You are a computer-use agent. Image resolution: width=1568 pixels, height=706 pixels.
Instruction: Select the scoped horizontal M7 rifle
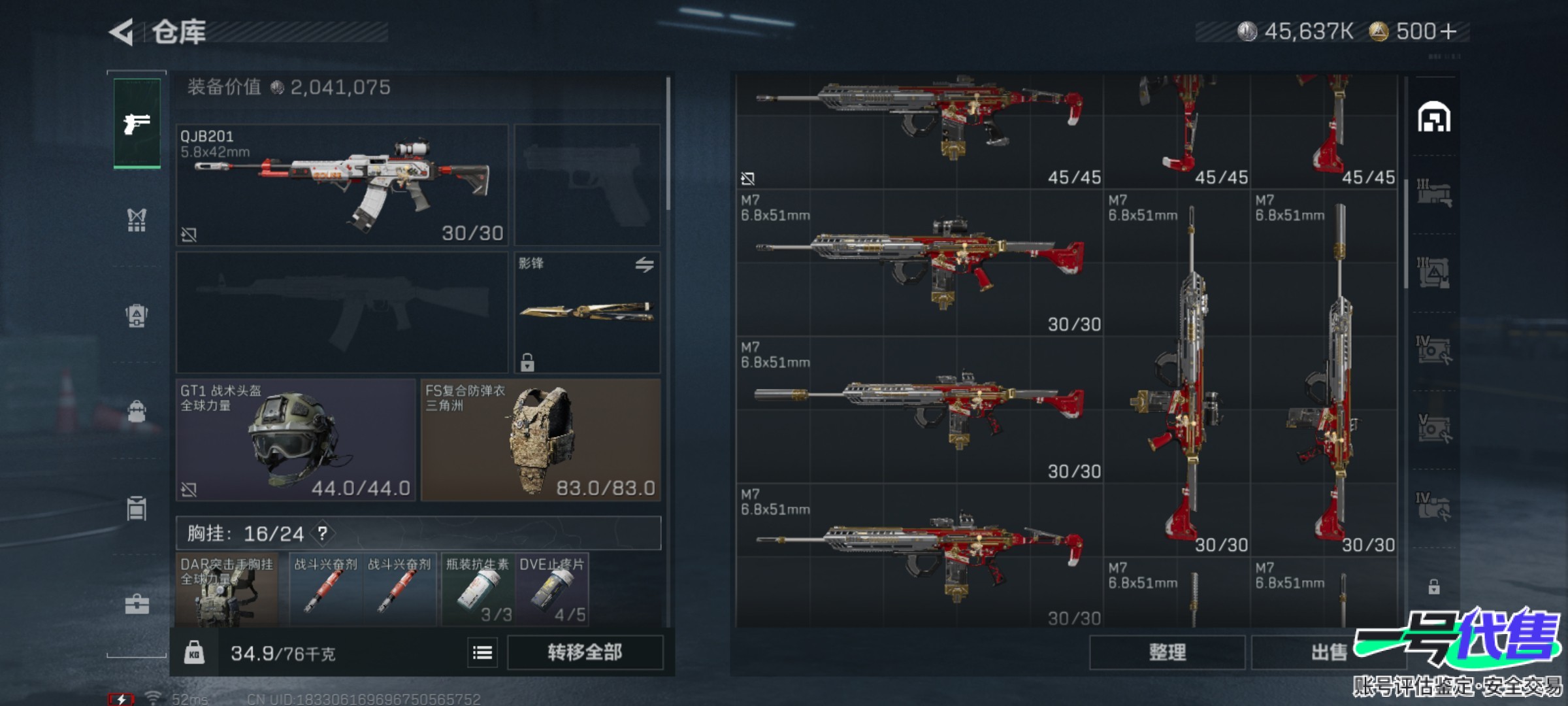919,263
